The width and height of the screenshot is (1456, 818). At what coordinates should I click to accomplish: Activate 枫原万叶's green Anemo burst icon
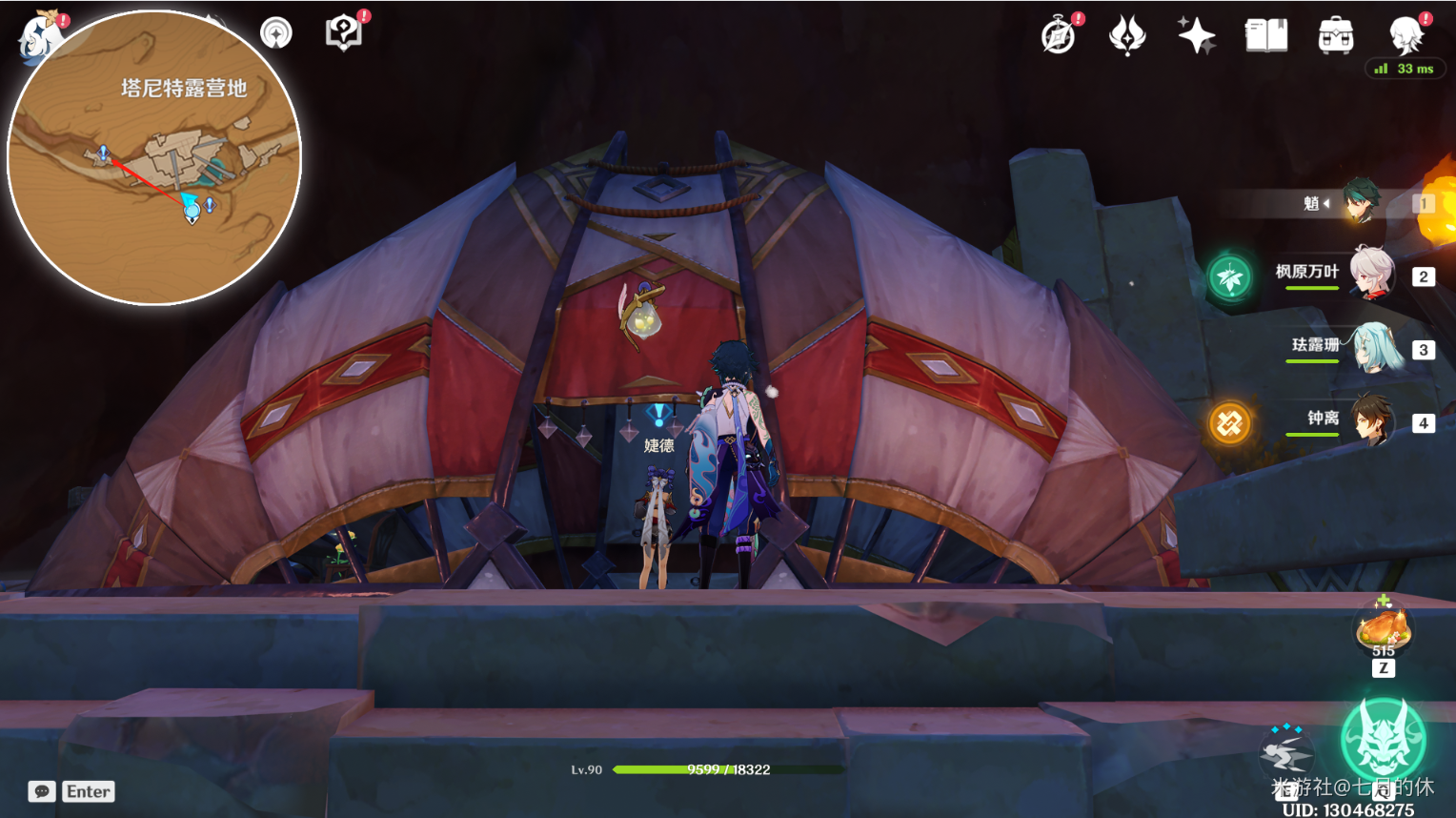(x=1229, y=277)
